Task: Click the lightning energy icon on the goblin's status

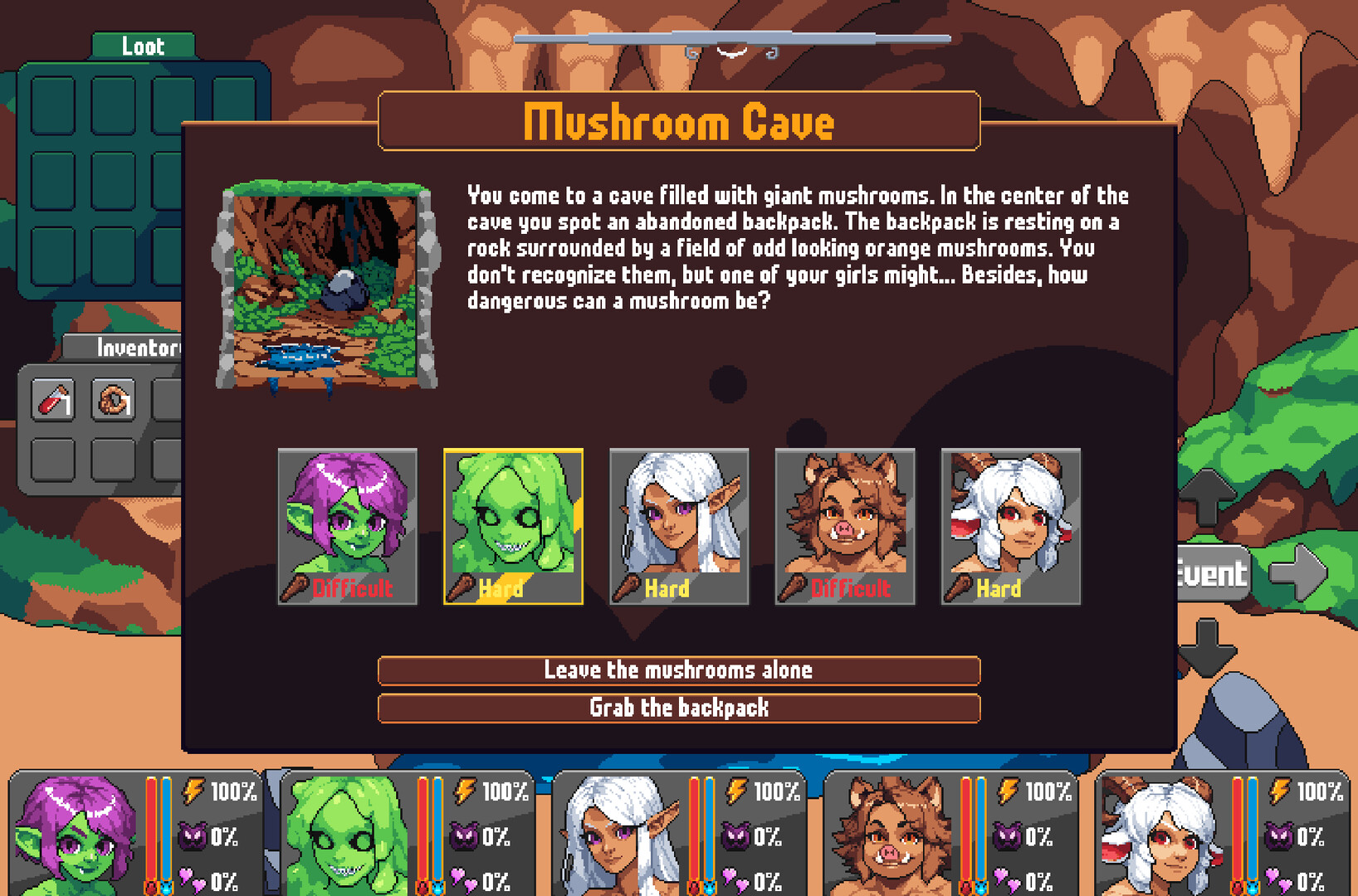Action: (194, 792)
